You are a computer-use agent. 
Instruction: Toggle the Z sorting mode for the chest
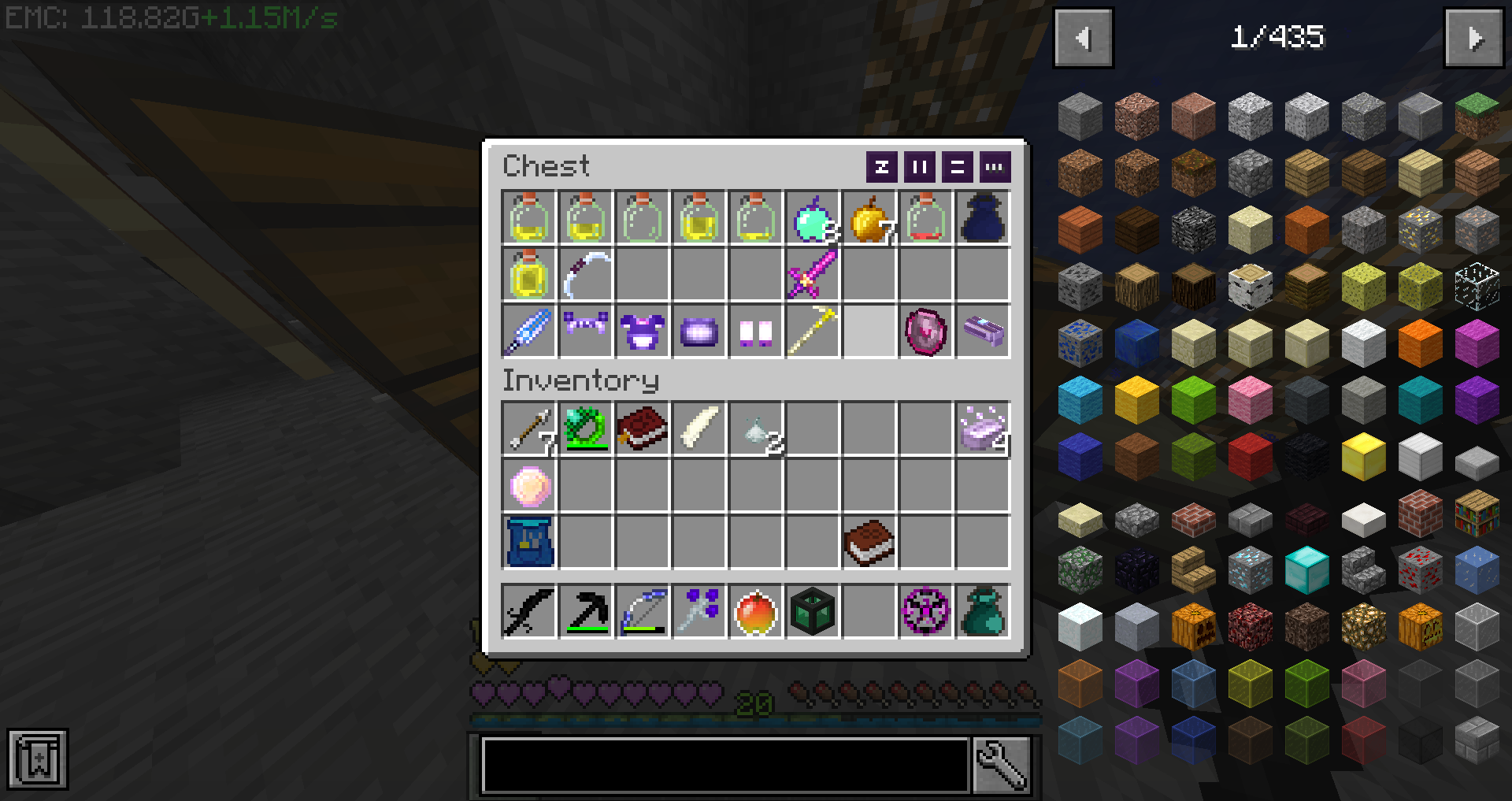click(x=881, y=167)
